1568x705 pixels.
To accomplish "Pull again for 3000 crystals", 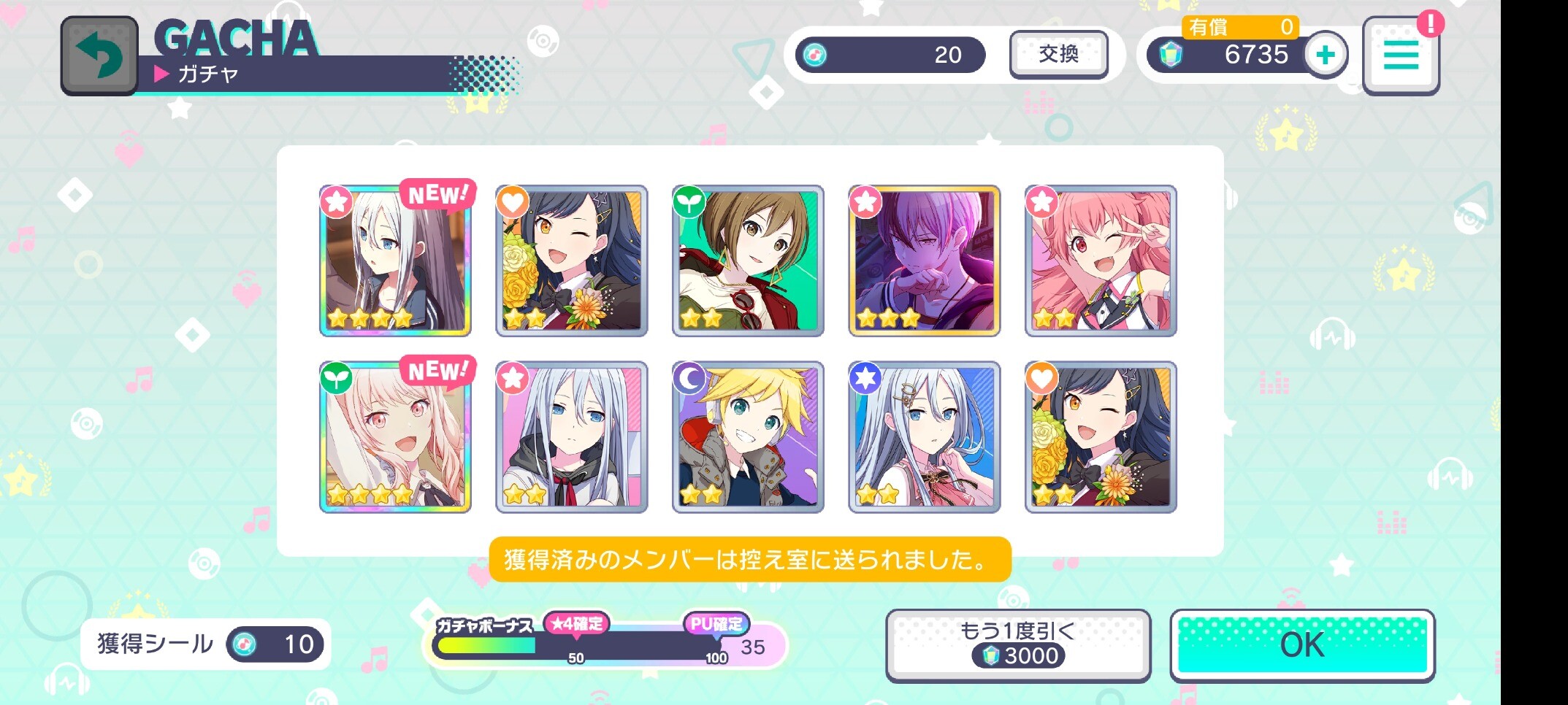I will point(1018,645).
